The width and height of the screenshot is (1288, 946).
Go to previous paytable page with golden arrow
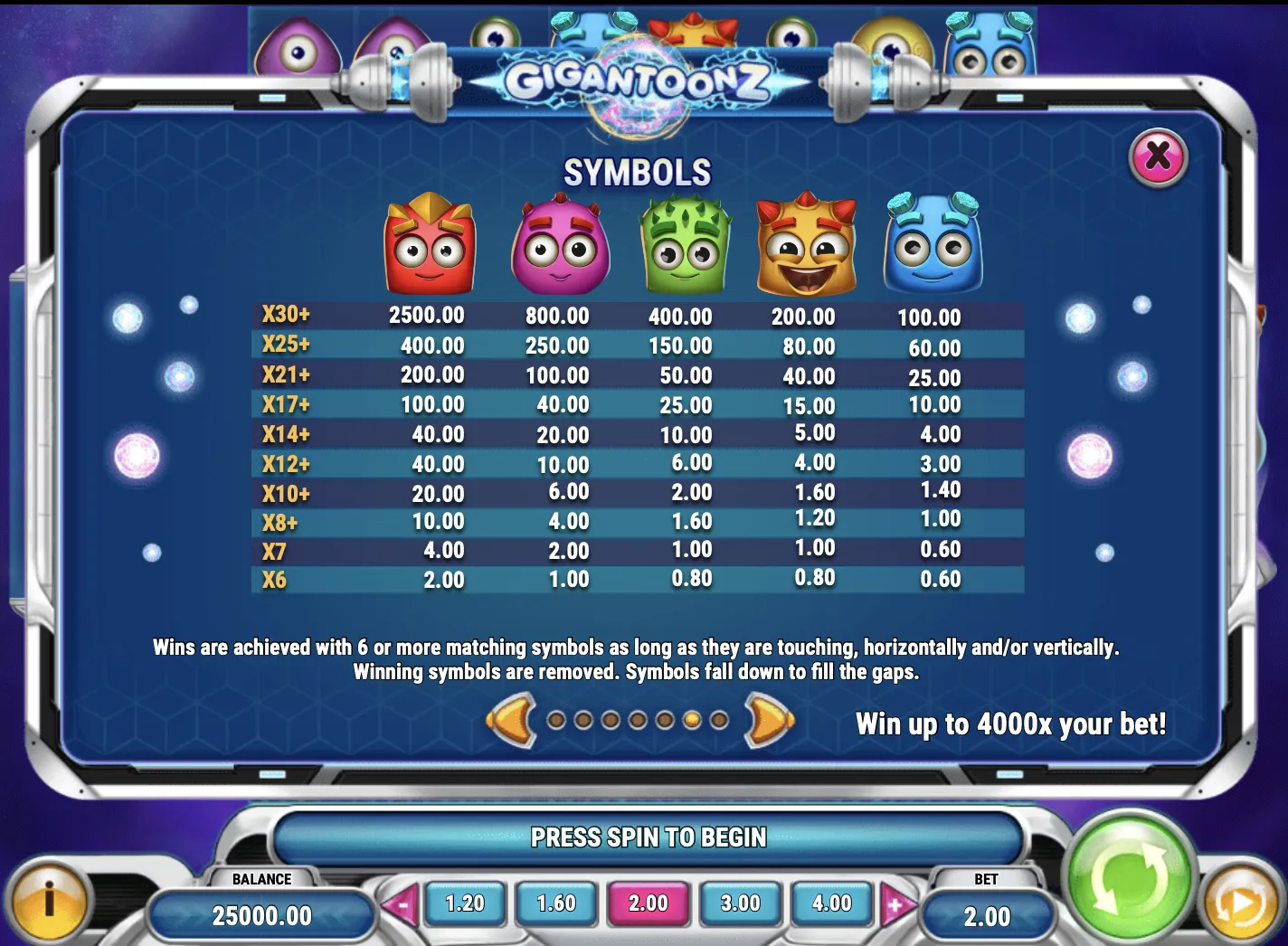(510, 723)
